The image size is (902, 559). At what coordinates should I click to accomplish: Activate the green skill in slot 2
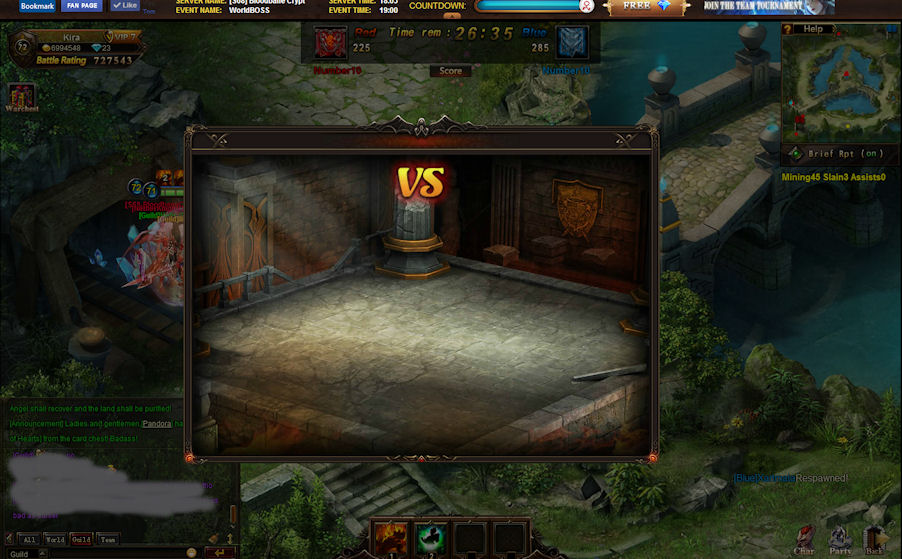click(x=430, y=538)
